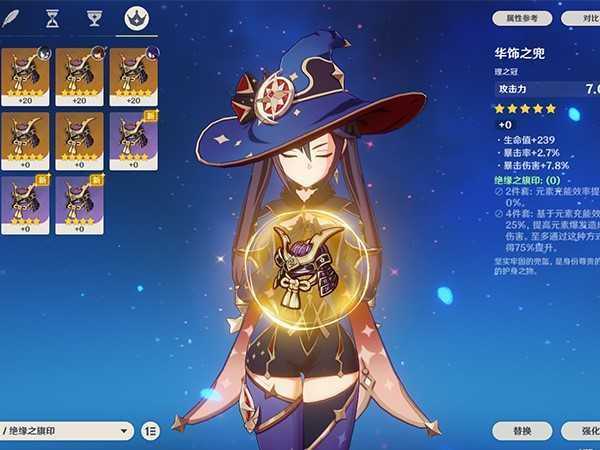The image size is (600, 450).
Task: Select the goblet artifact tab
Action: (93, 18)
